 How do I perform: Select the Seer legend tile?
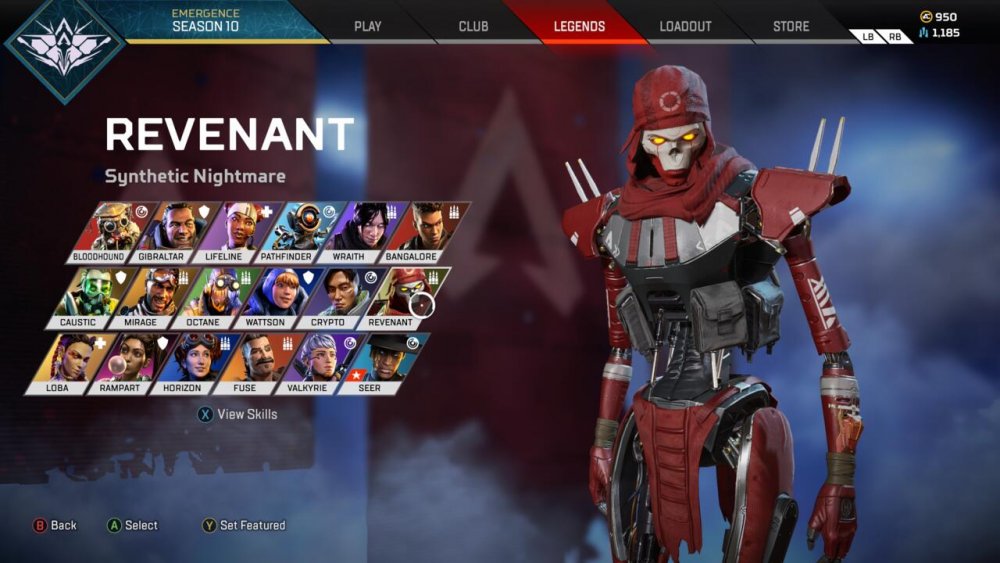click(x=374, y=361)
